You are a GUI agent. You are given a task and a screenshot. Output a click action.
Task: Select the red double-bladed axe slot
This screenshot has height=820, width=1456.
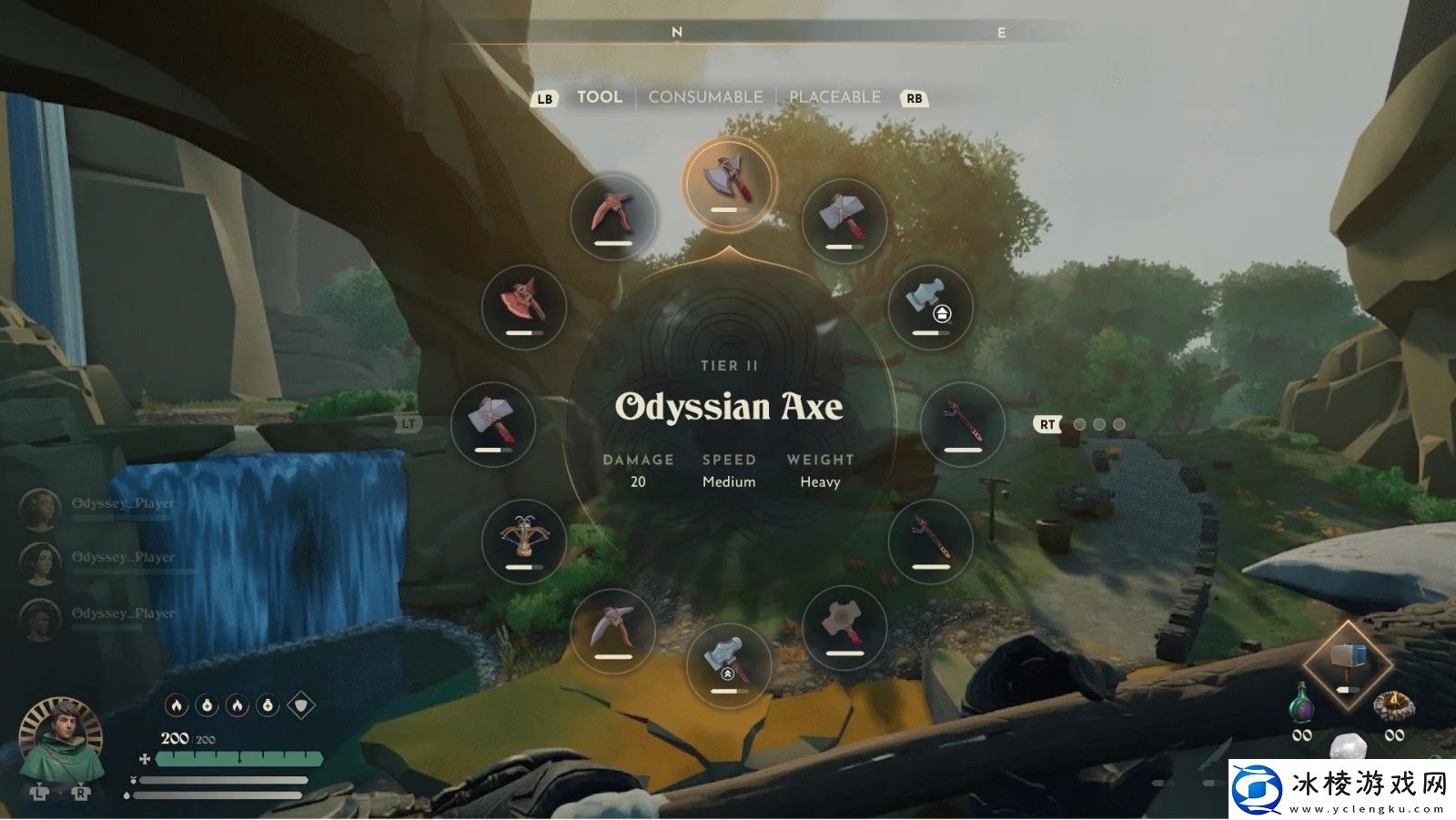tap(523, 306)
